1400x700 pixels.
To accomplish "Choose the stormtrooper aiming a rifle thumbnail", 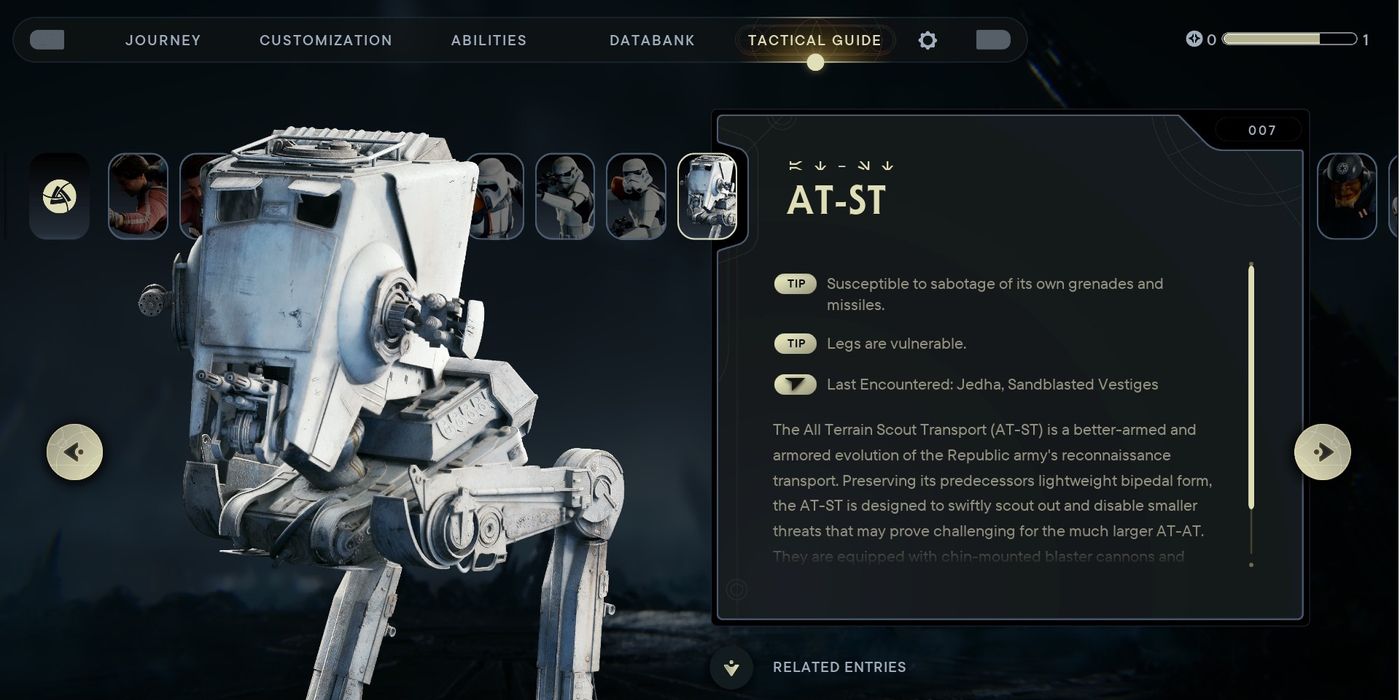I will (565, 196).
